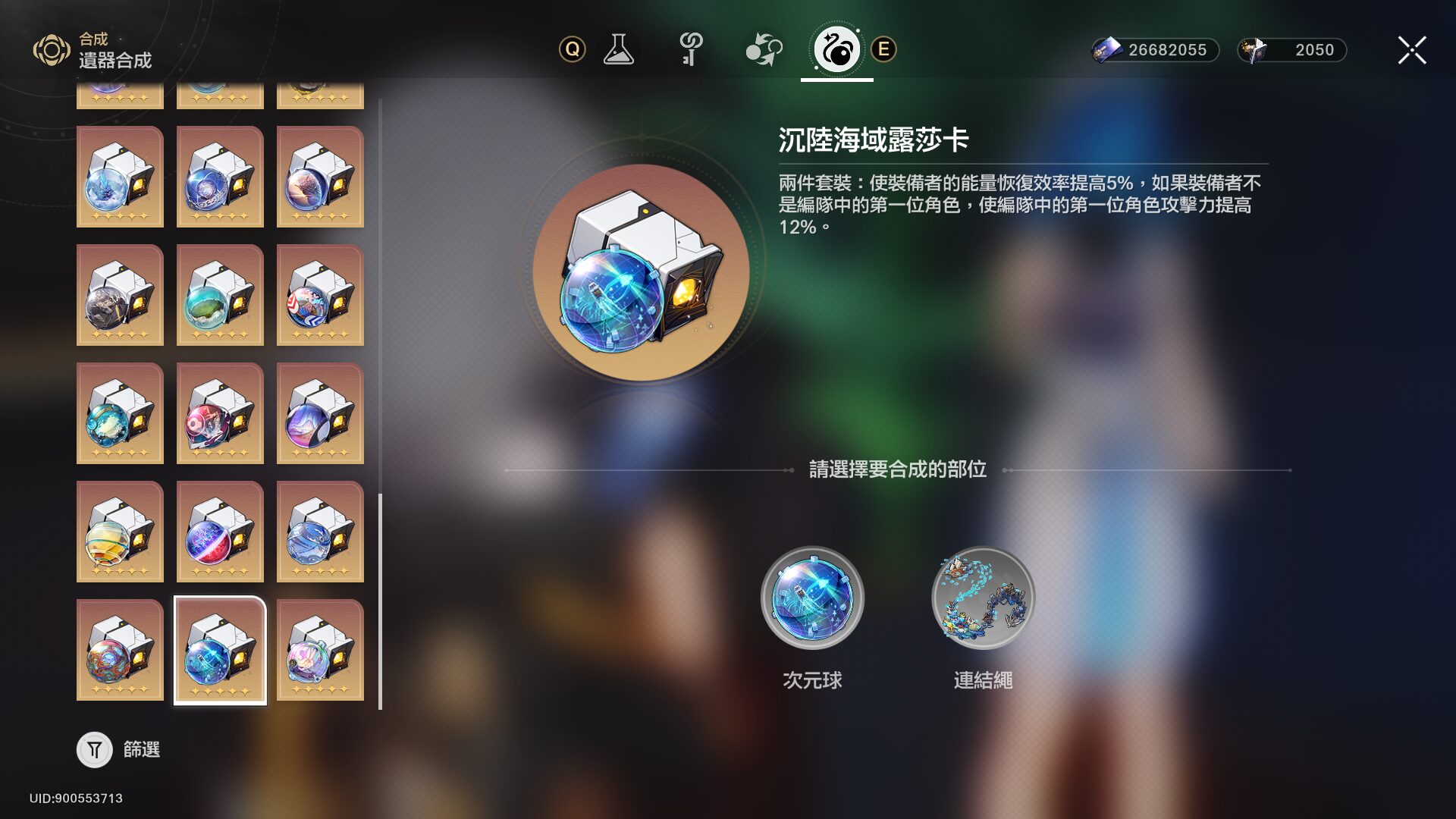Choose the 連結繩 link rope part

tap(983, 598)
